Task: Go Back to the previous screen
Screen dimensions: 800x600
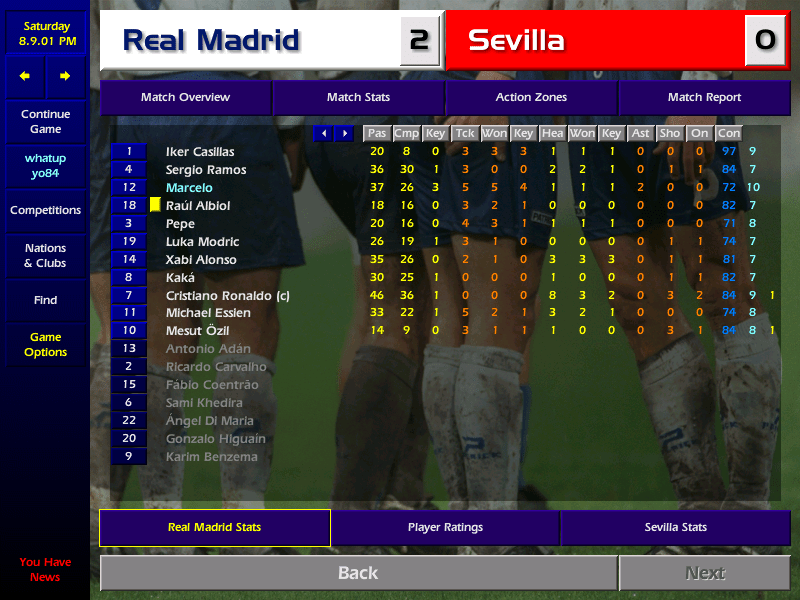Action: tap(358, 573)
